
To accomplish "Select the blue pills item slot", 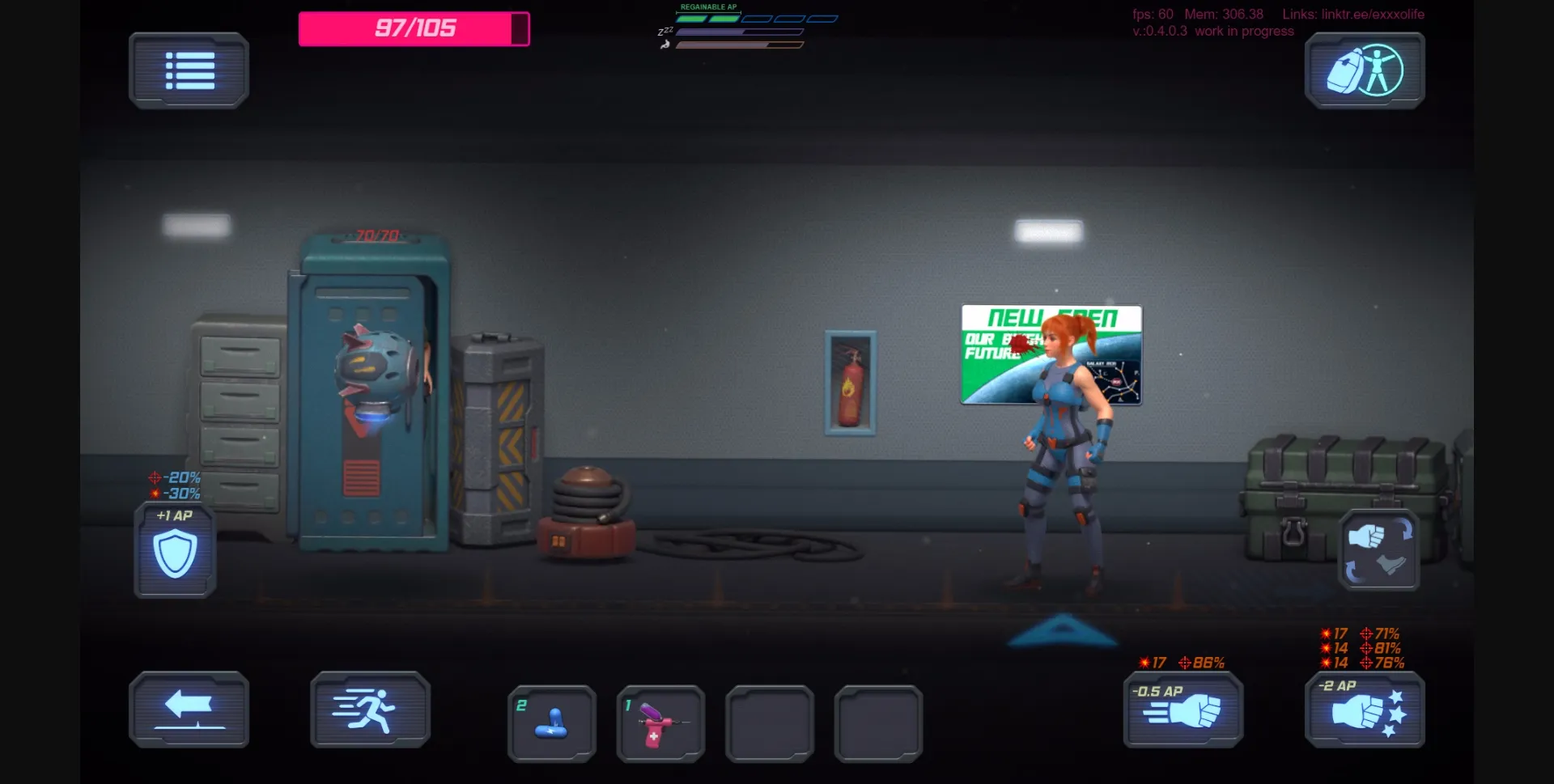I will click(x=551, y=723).
